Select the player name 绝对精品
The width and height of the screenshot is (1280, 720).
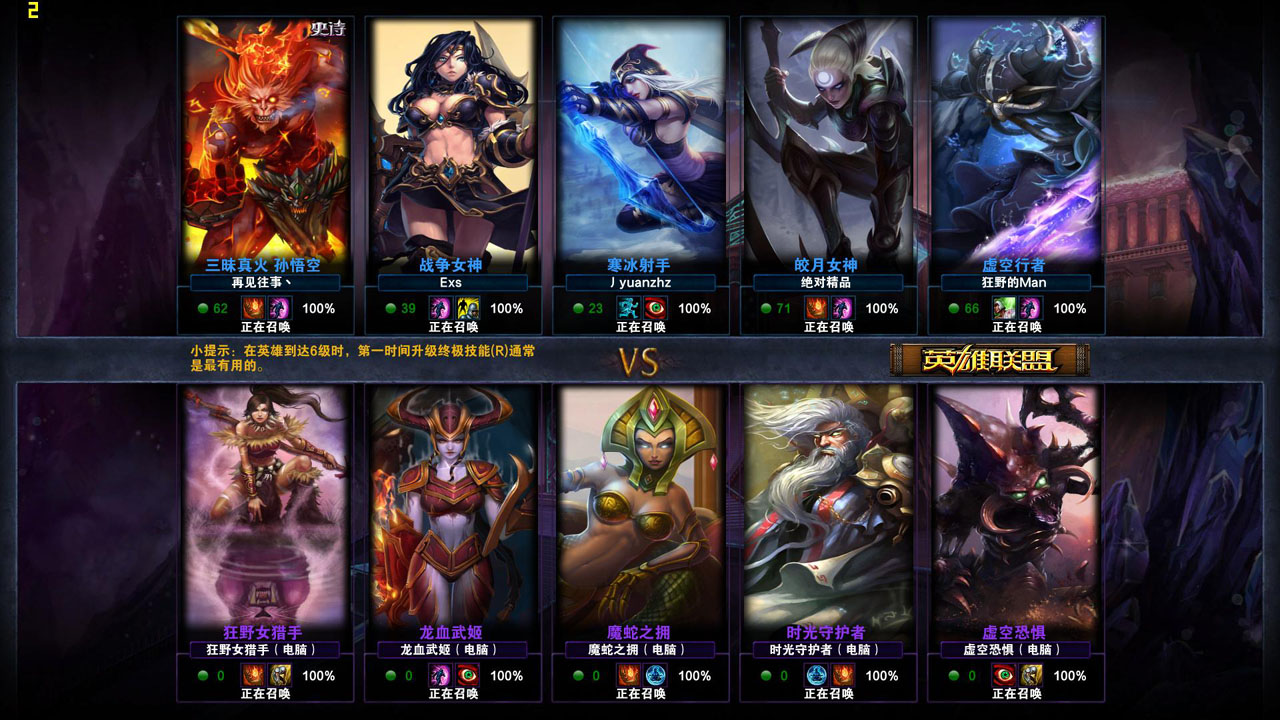pyautogui.click(x=827, y=283)
